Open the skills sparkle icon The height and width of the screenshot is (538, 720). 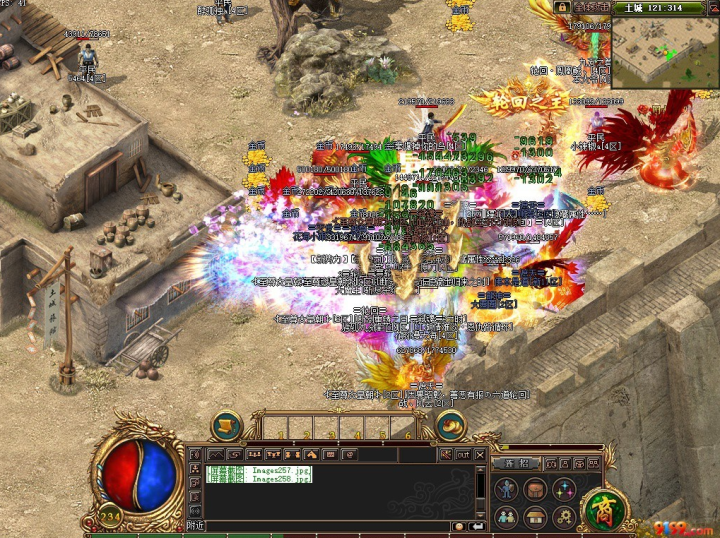[x=564, y=490]
